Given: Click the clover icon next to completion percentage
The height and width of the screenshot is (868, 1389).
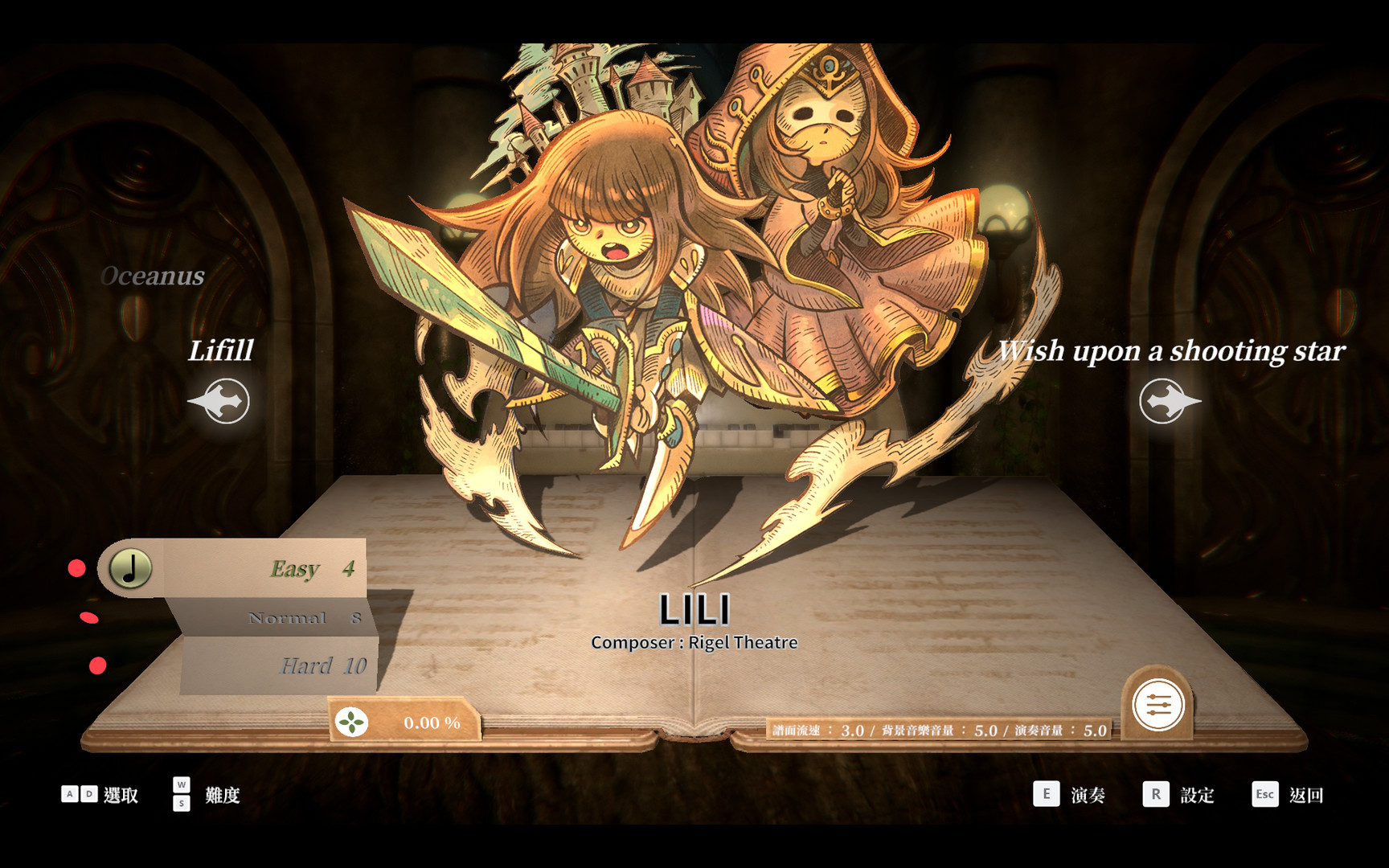Looking at the screenshot, I should coord(351,722).
